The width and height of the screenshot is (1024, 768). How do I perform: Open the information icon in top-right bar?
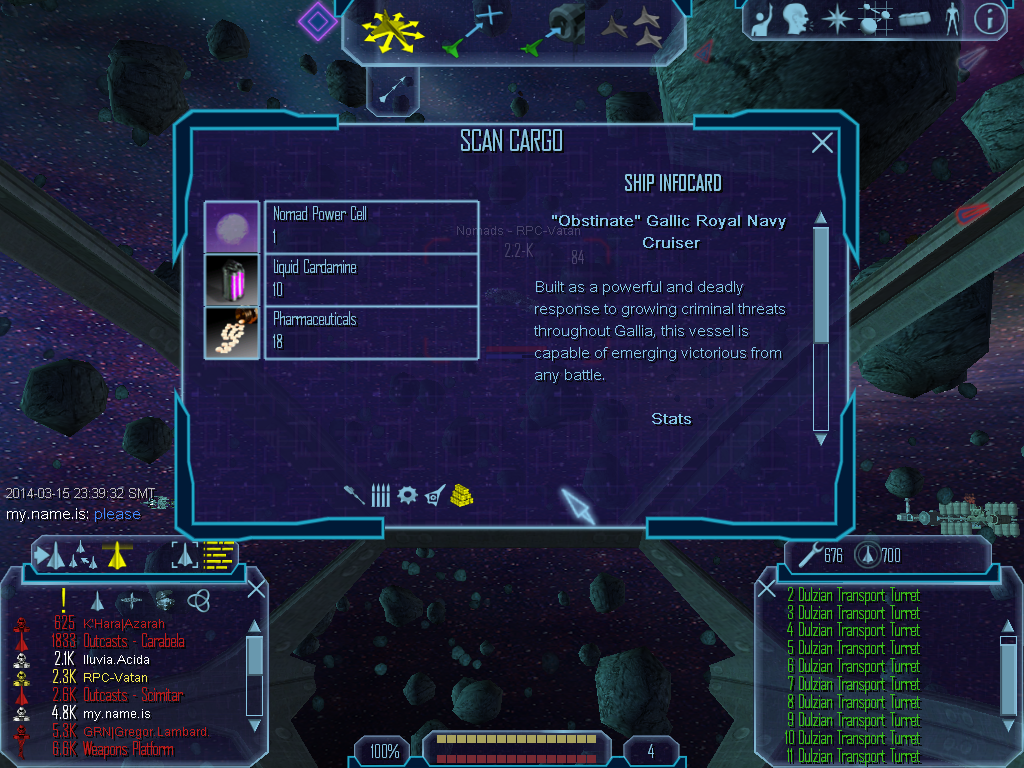coord(989,20)
